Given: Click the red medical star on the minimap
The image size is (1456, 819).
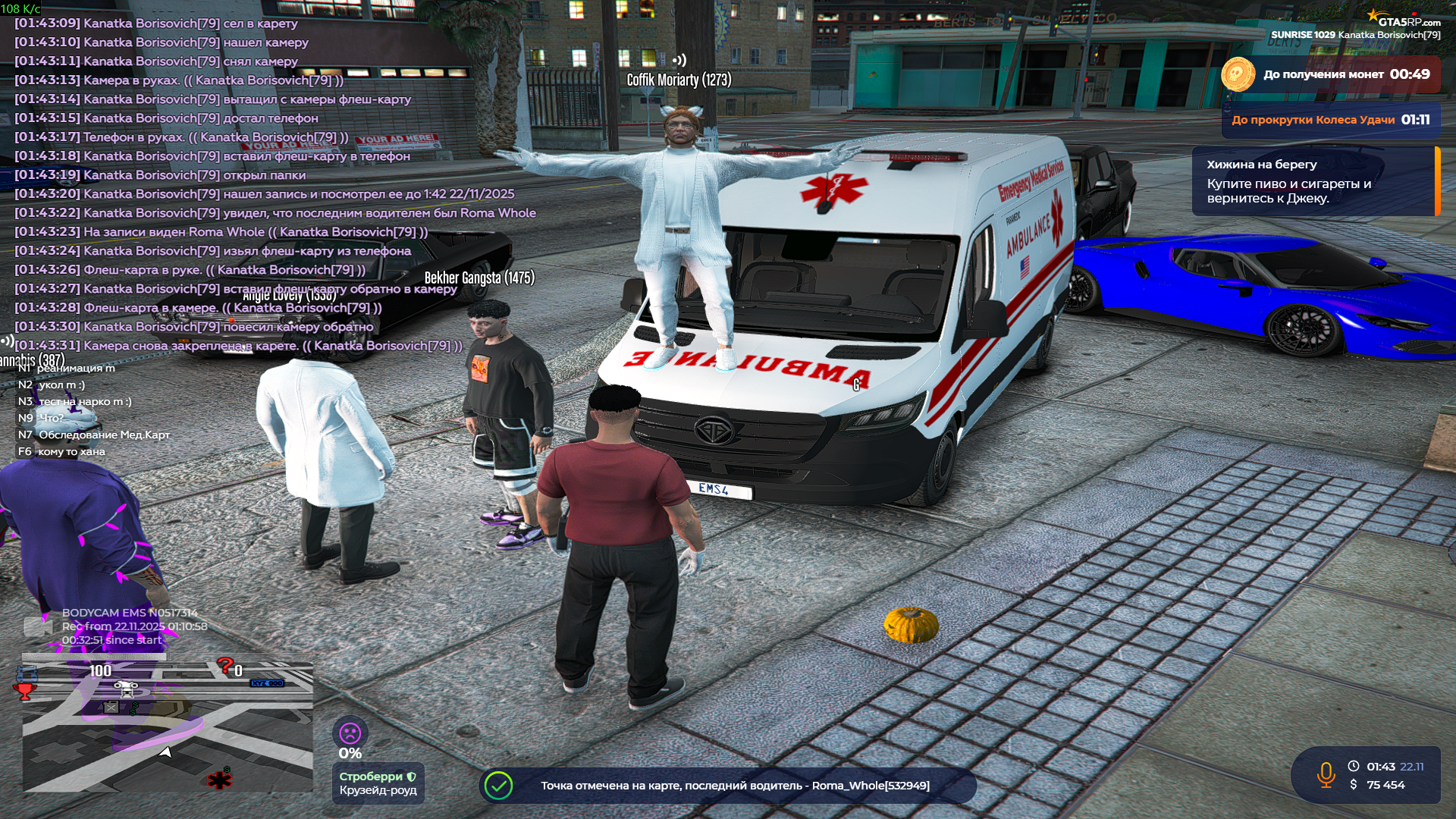Looking at the screenshot, I should point(219,780).
